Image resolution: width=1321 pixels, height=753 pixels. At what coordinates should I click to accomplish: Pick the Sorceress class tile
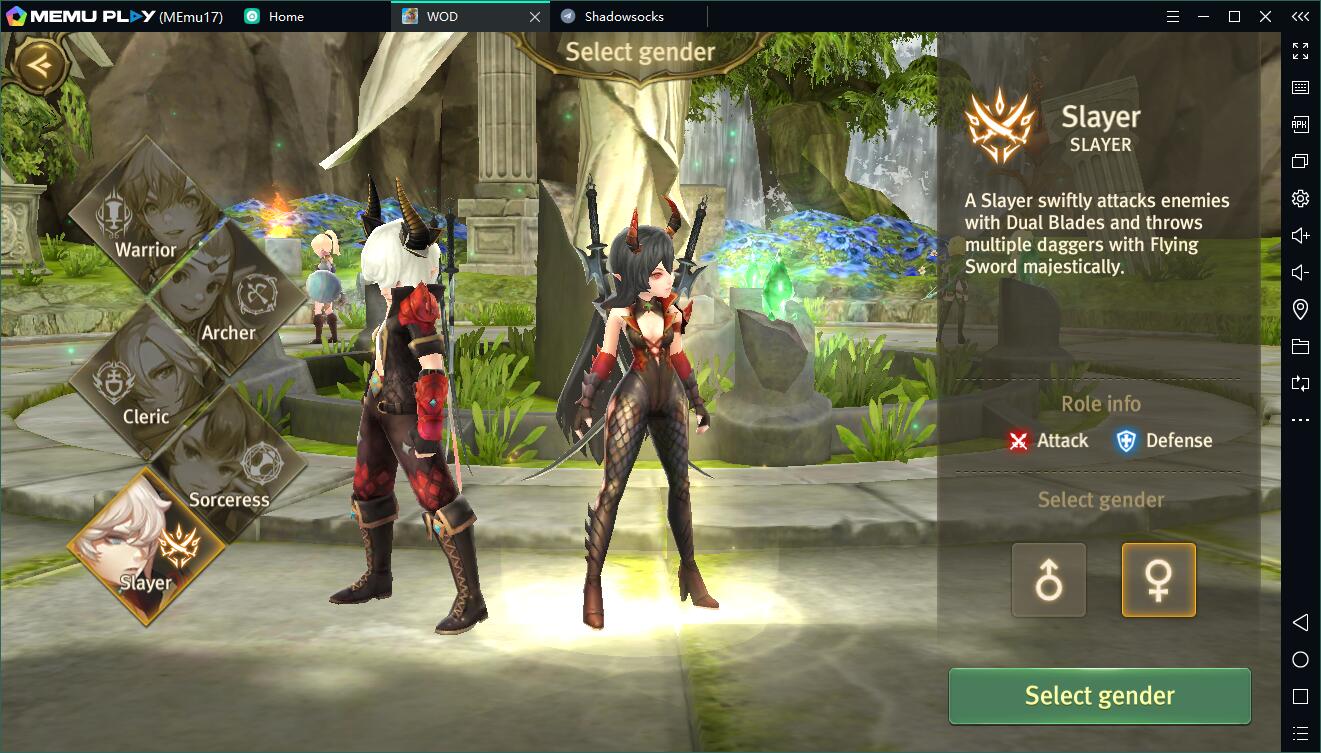point(229,466)
